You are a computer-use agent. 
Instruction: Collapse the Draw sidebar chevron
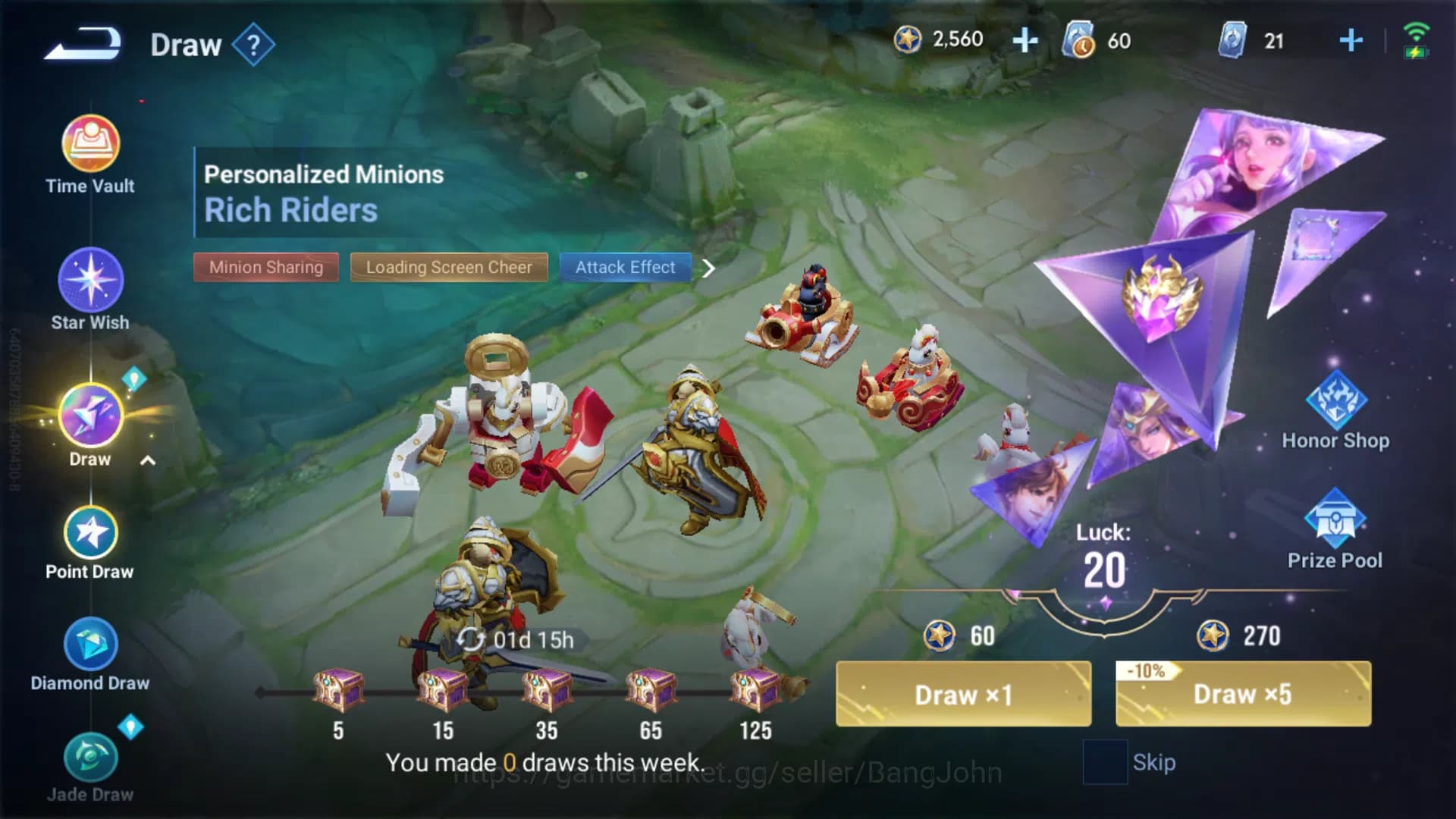[x=146, y=459]
